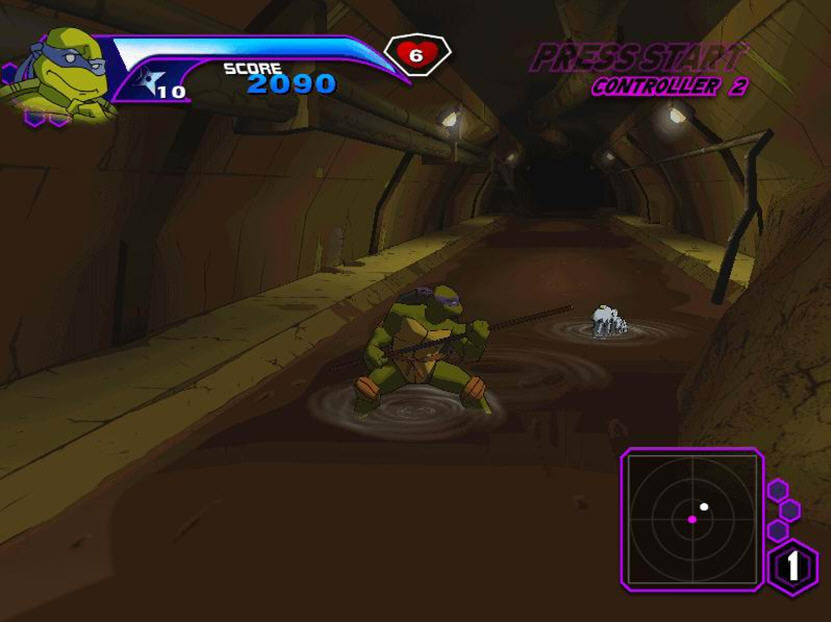The height and width of the screenshot is (622, 831).
Task: Click the radar minimap
Action: tap(692, 517)
